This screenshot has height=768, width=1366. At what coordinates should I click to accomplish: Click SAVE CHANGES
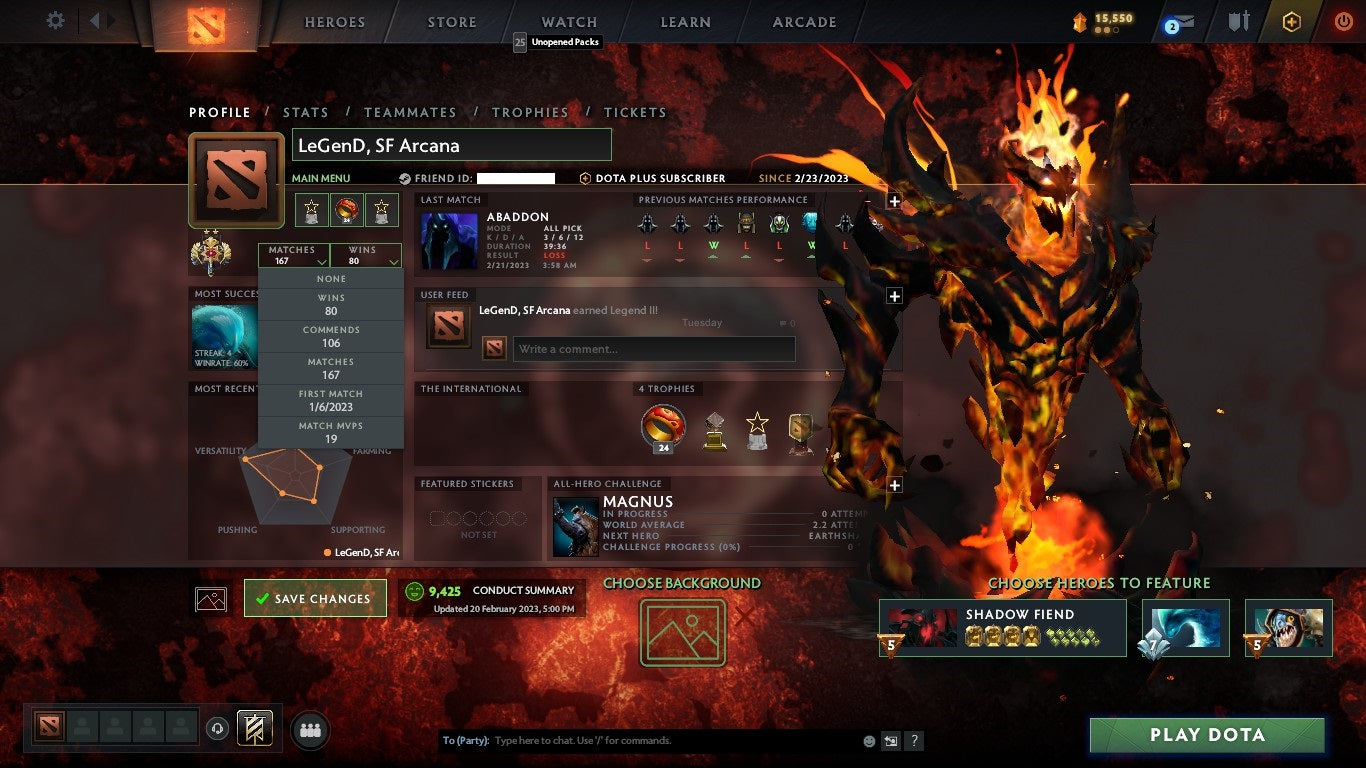(x=315, y=597)
